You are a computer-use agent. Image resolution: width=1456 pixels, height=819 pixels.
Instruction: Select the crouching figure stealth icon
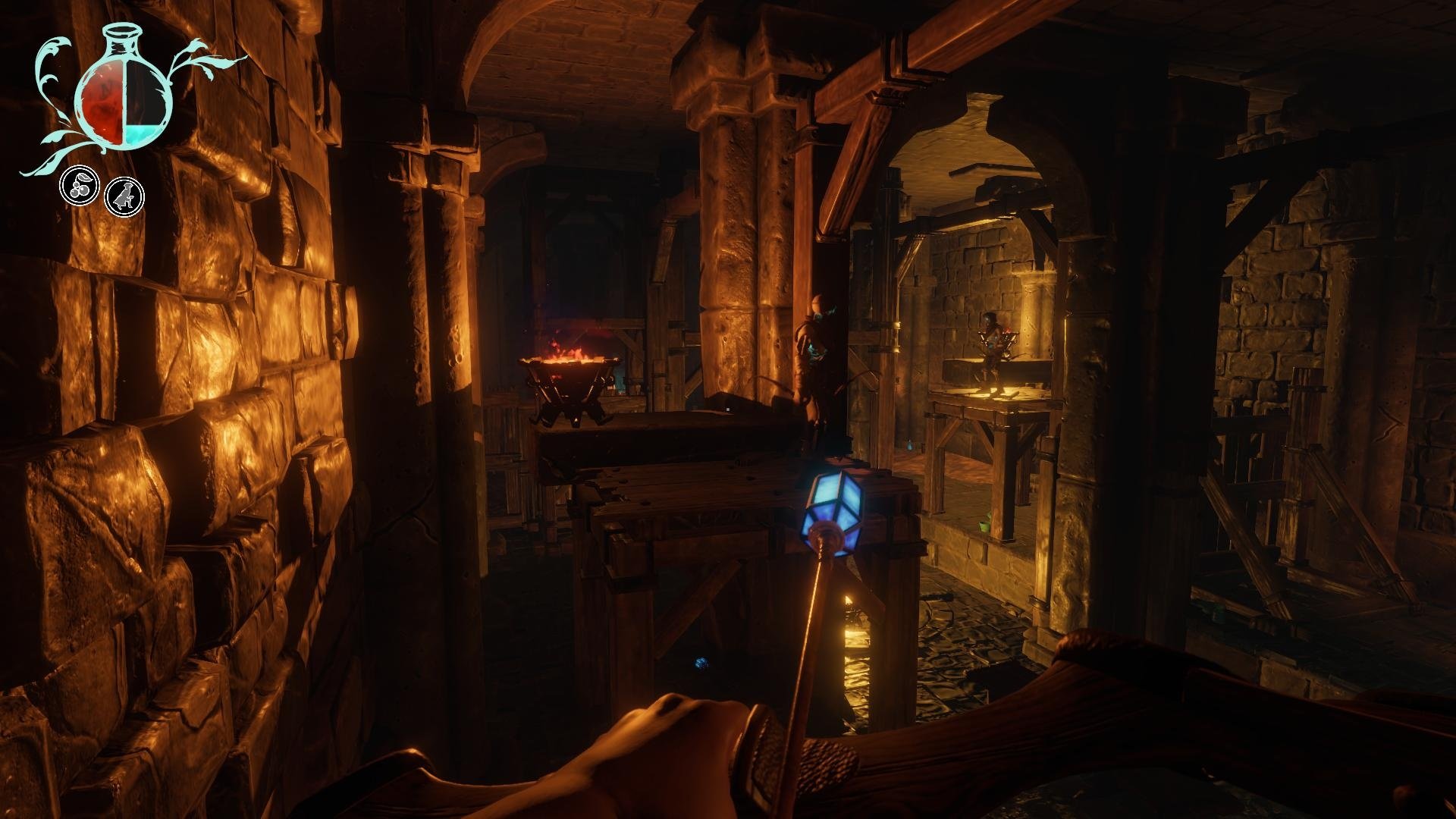[x=124, y=196]
